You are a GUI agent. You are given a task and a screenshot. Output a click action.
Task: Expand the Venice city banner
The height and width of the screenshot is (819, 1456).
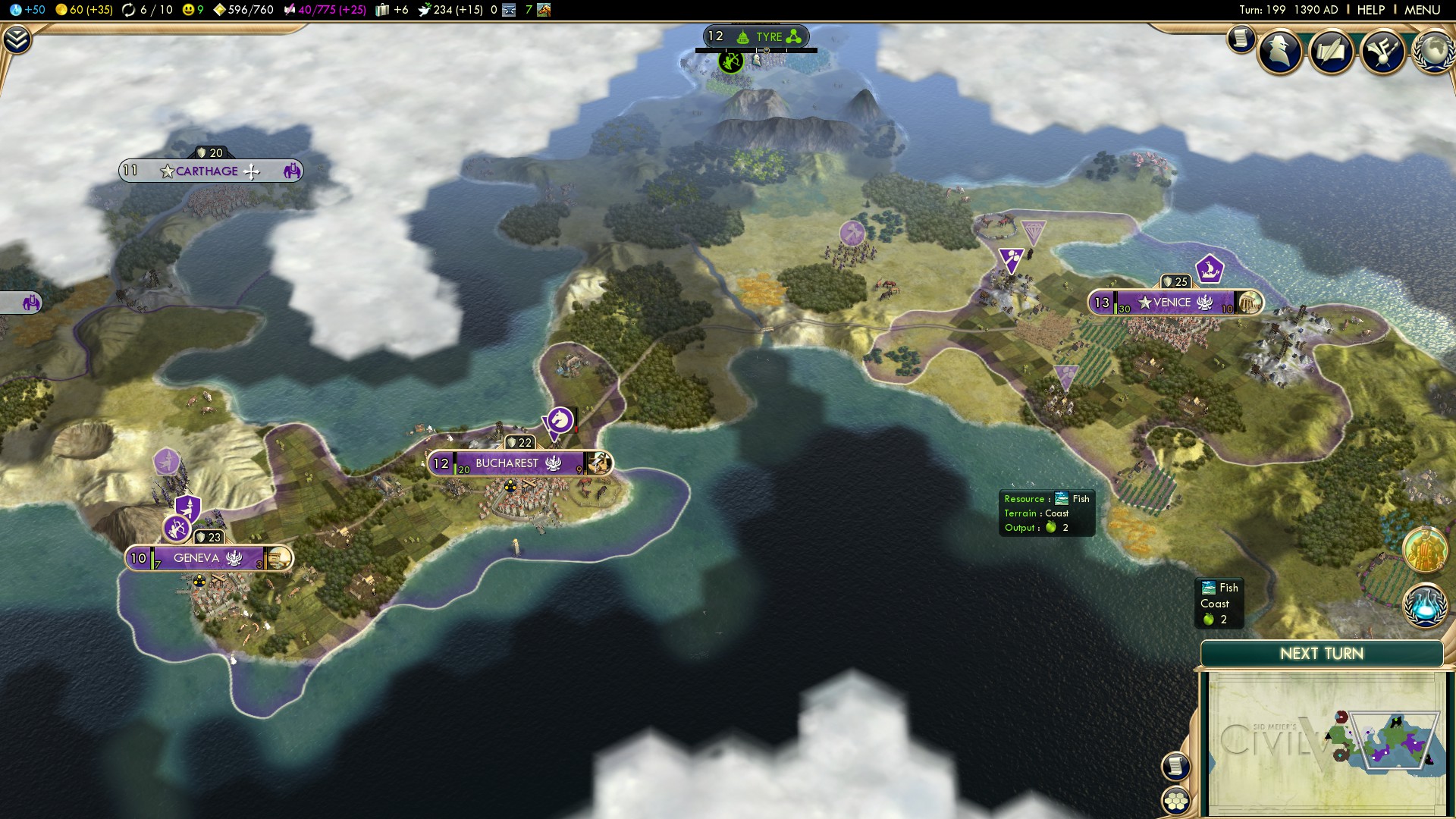pyautogui.click(x=1176, y=302)
